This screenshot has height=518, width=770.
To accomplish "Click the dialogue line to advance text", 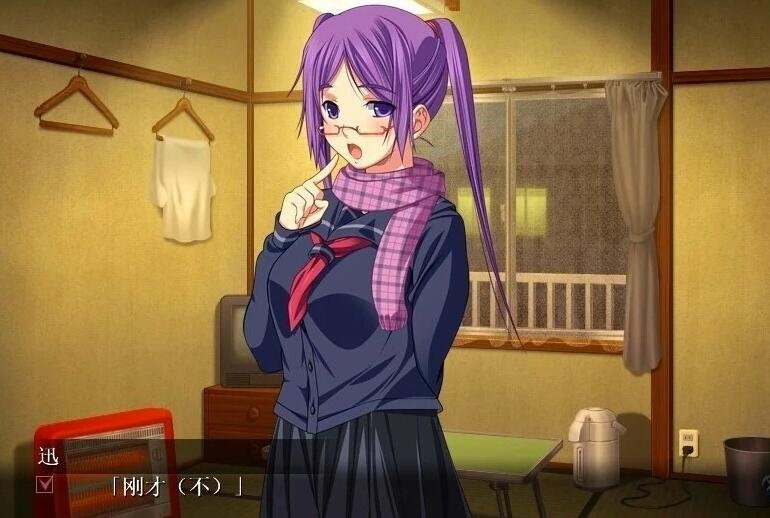I will [178, 488].
